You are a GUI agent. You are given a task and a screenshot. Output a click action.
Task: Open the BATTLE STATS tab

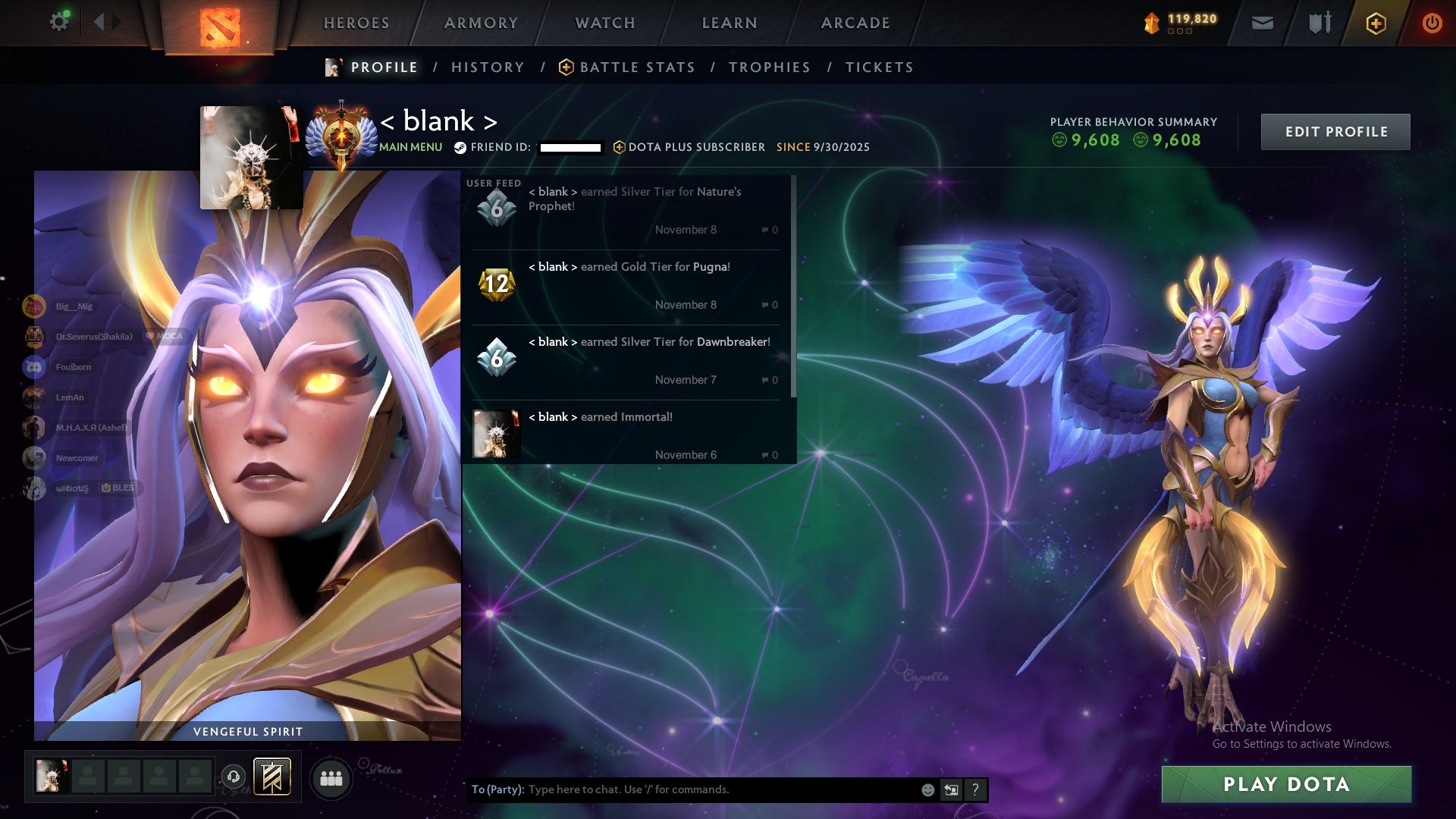click(637, 67)
